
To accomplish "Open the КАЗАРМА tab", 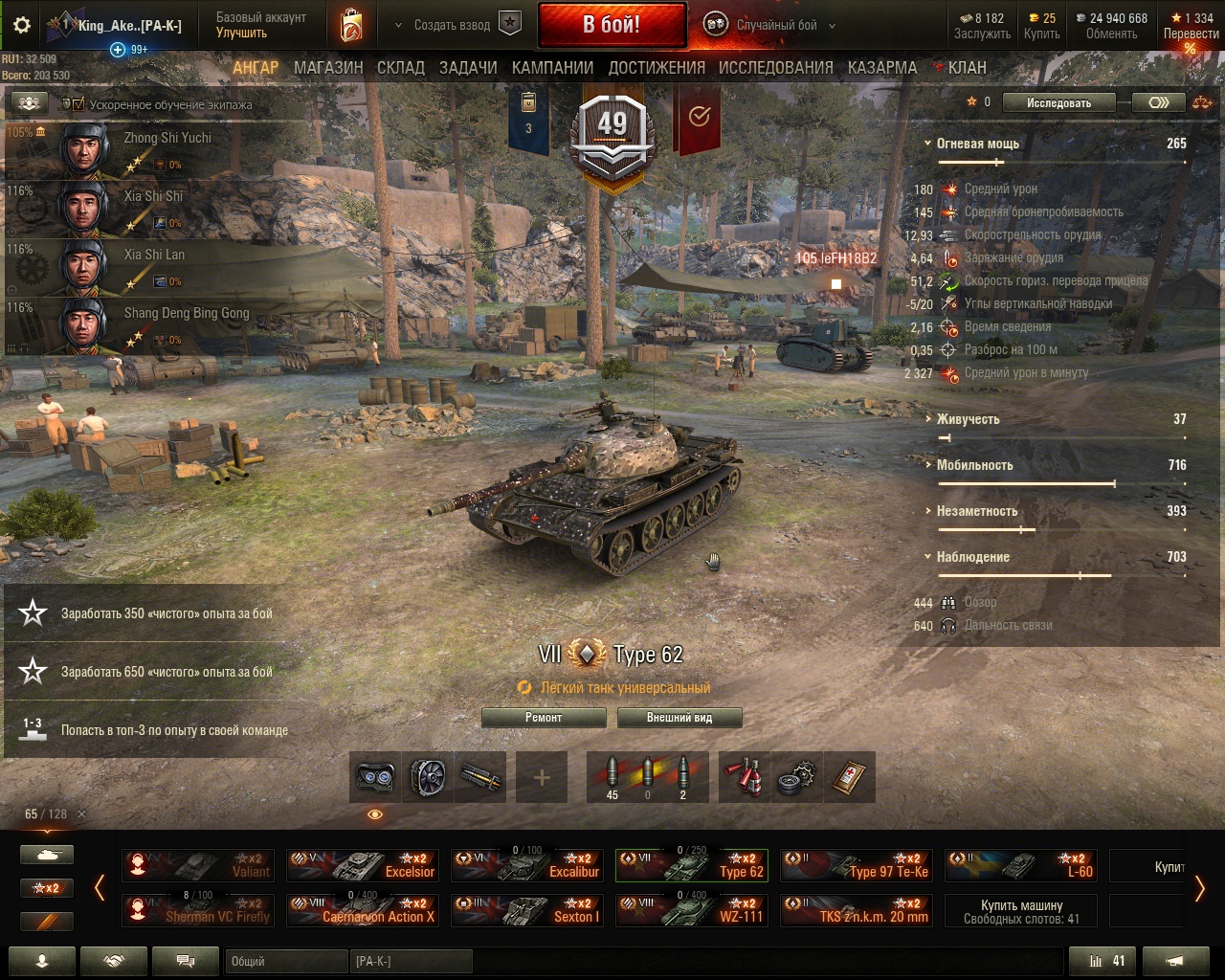I will [881, 68].
